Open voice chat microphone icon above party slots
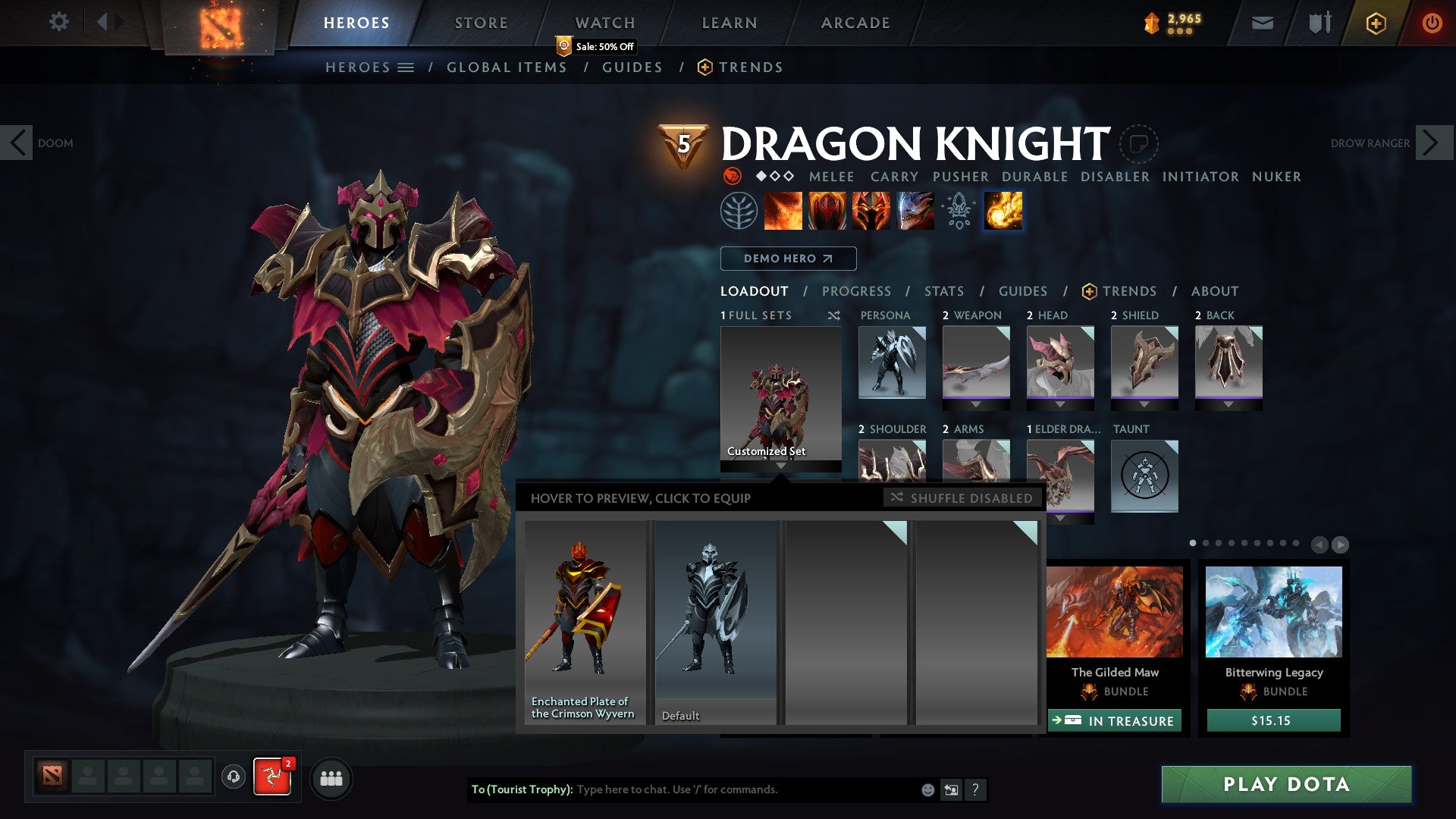This screenshot has height=819, width=1456. point(231,778)
